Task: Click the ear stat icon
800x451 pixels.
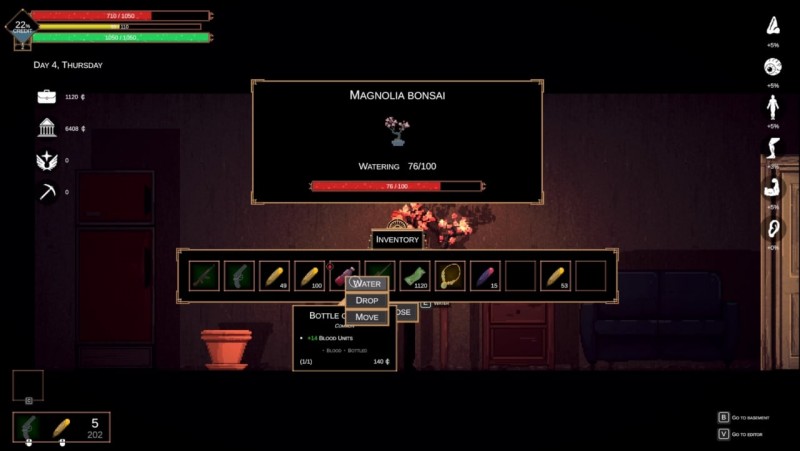Action: [x=772, y=228]
